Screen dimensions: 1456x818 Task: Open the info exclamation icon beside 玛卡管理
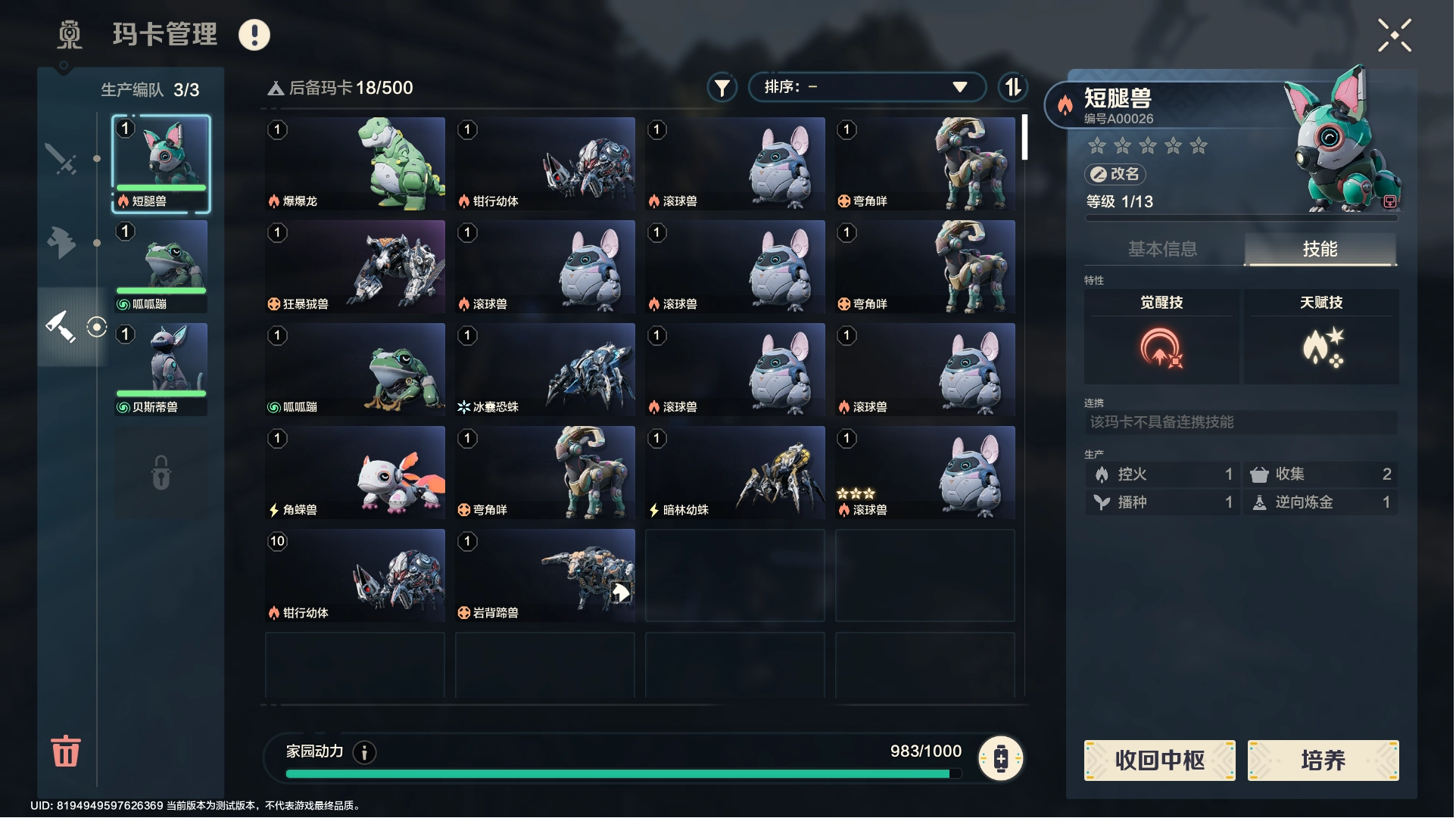(254, 35)
